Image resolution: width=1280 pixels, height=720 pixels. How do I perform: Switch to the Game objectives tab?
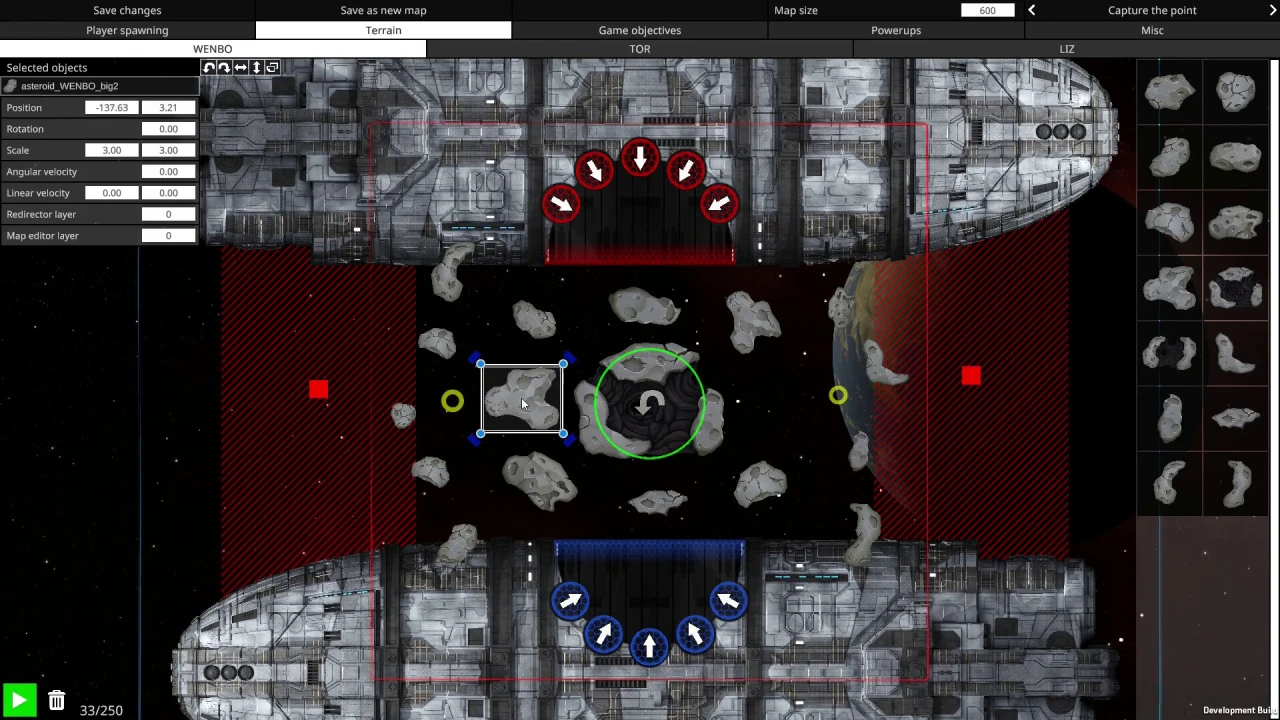[639, 30]
